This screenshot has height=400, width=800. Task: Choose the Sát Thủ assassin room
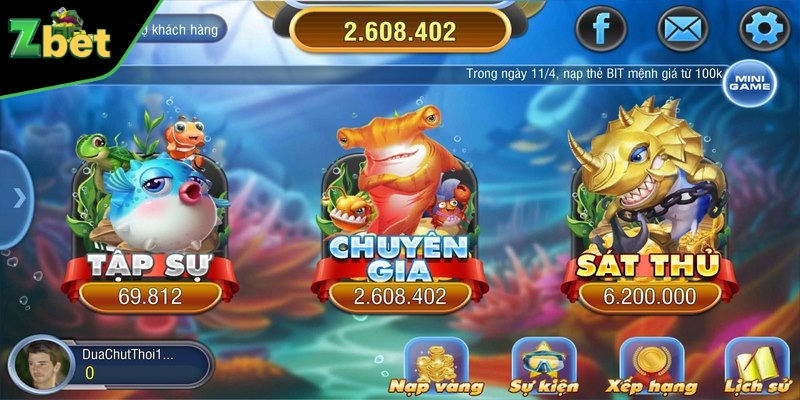point(649,220)
